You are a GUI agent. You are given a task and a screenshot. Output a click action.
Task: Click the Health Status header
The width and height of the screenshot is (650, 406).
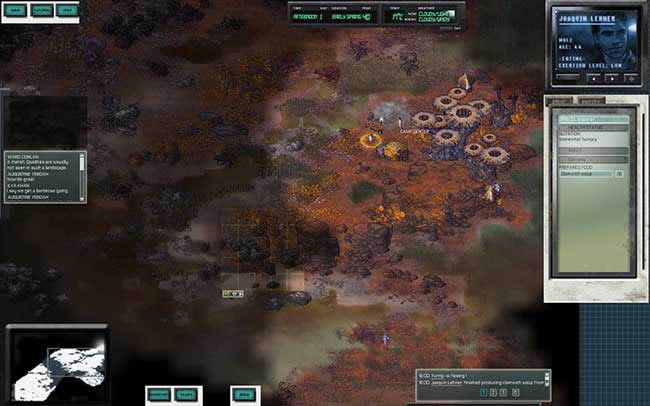pyautogui.click(x=591, y=127)
